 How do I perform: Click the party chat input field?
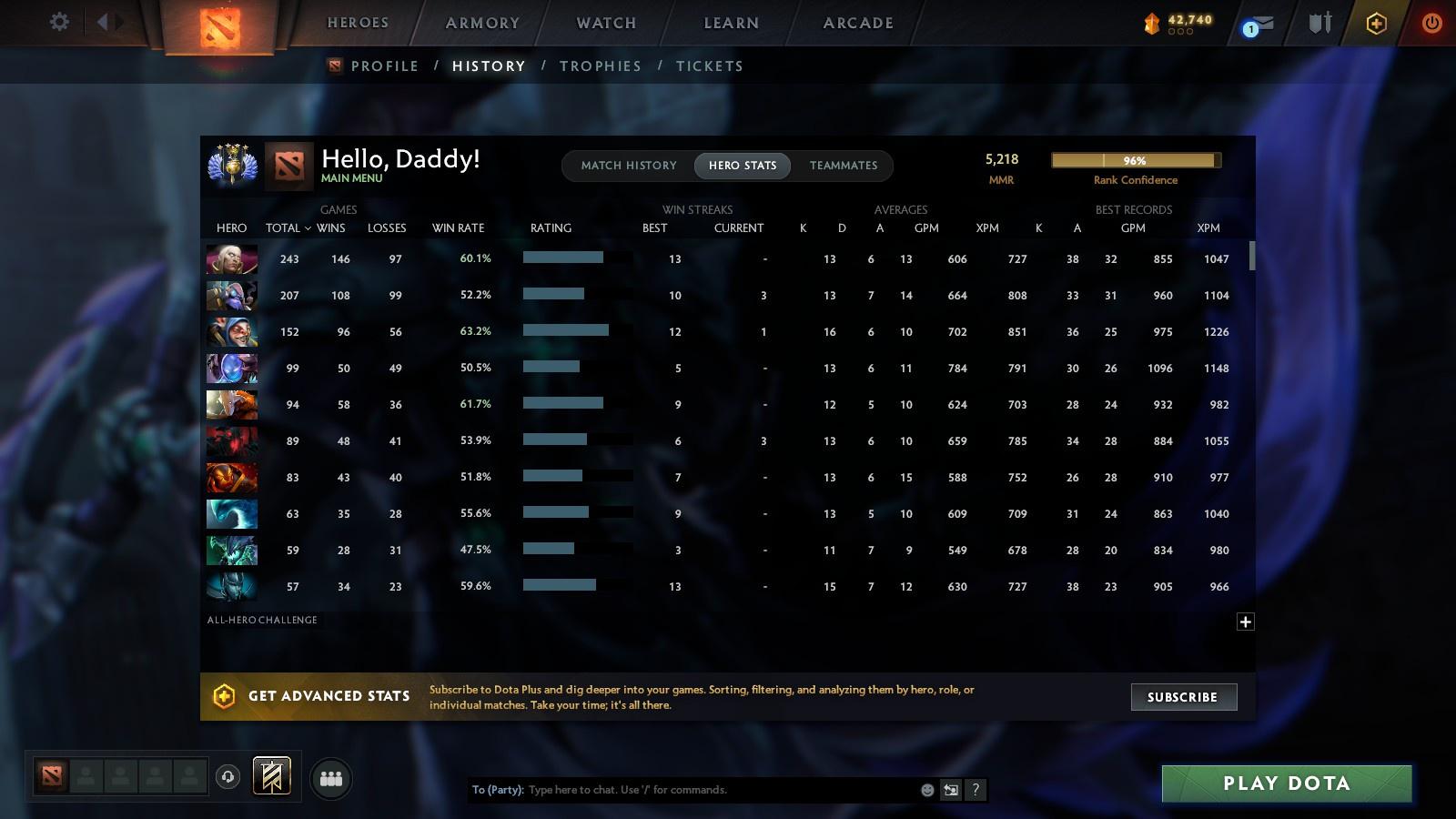tap(710, 790)
